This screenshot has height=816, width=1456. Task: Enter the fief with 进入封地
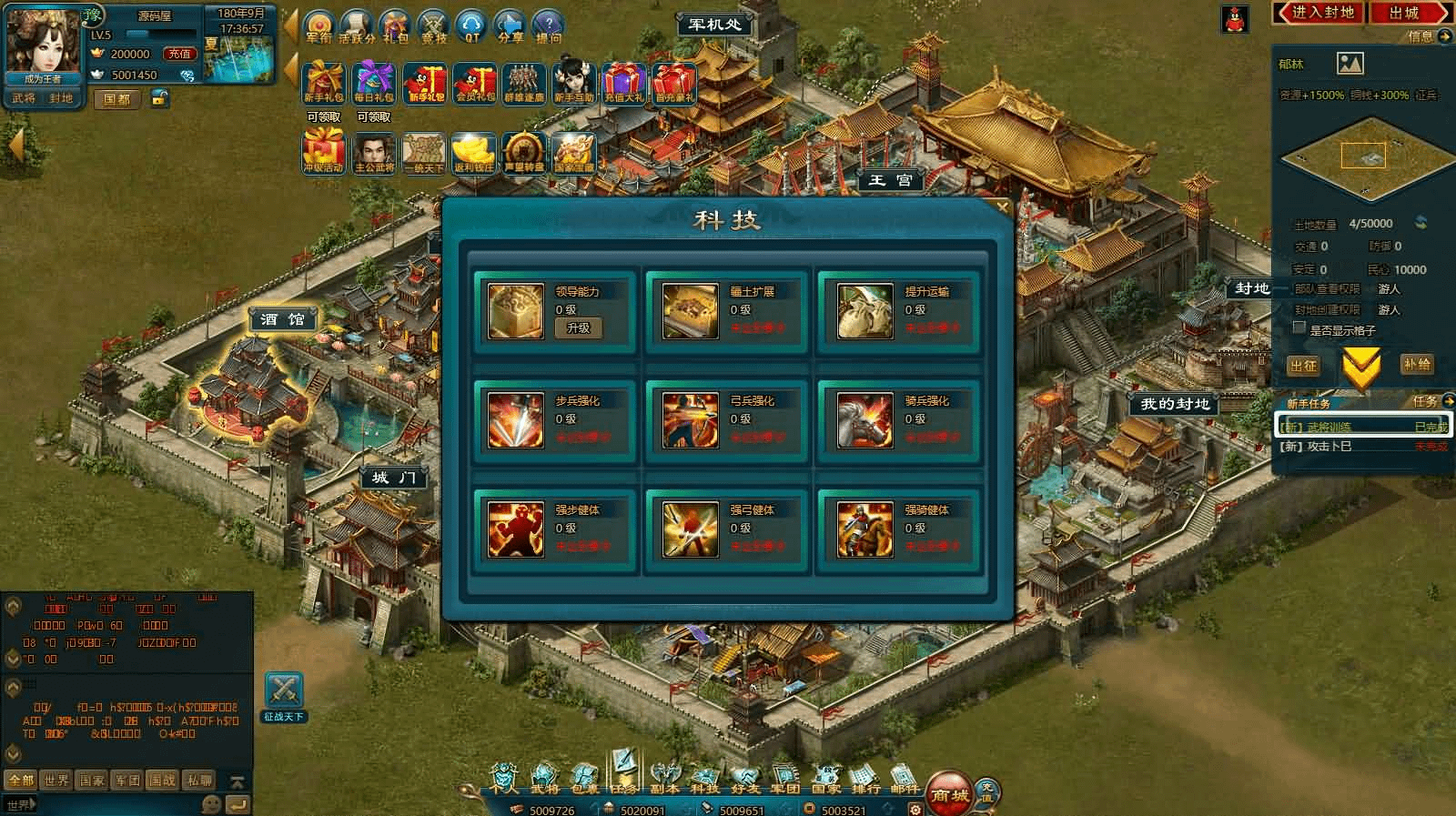[1322, 13]
